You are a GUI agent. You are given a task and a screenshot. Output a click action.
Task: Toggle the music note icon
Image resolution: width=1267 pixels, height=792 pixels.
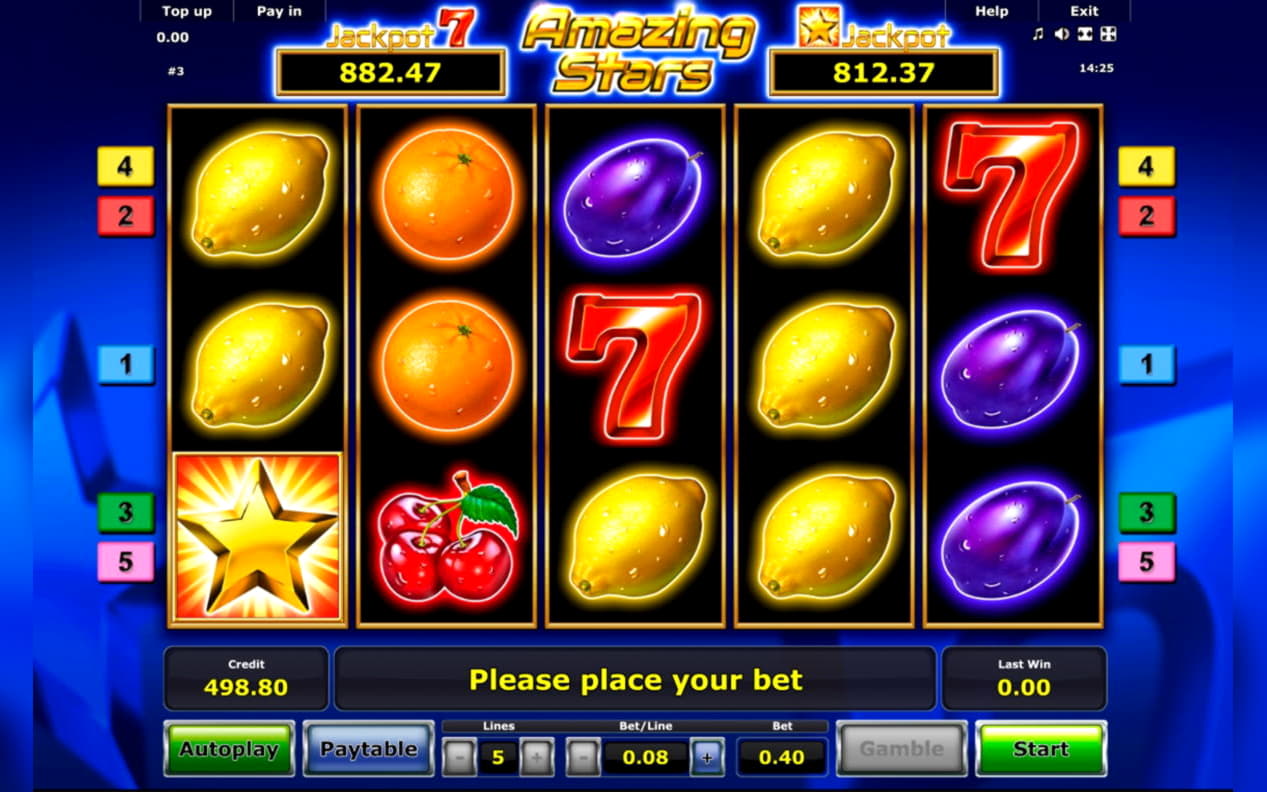tap(1037, 35)
